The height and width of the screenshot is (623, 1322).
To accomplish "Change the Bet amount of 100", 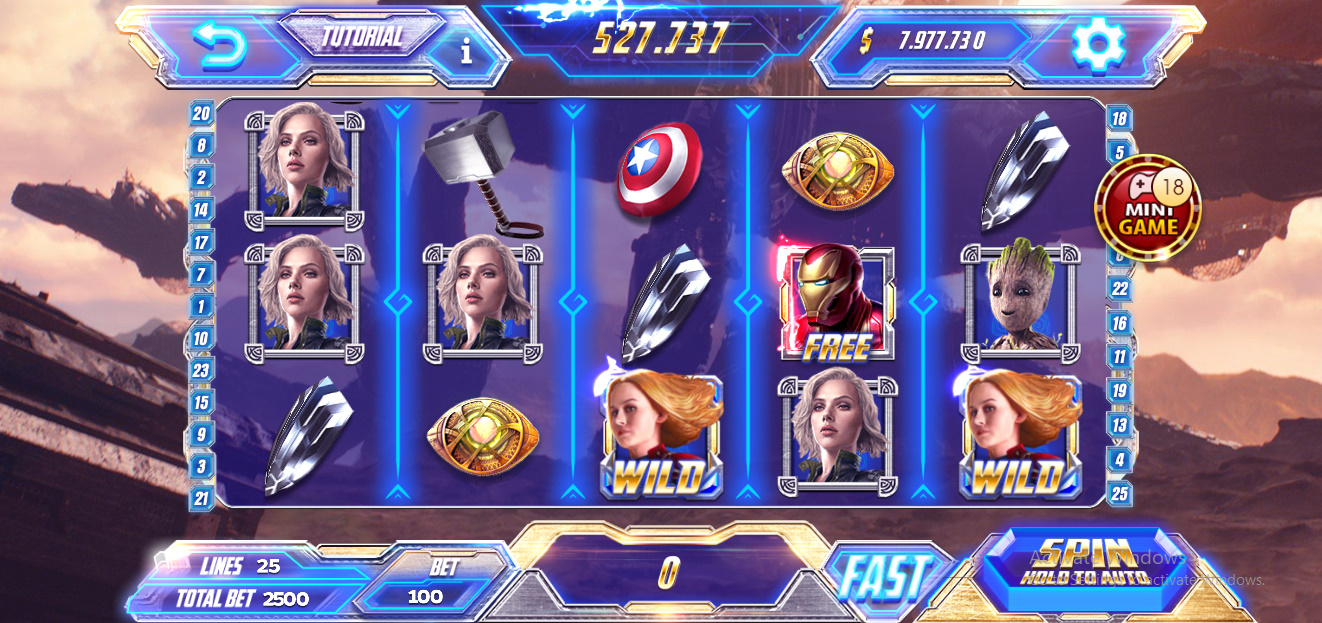I will (x=424, y=596).
